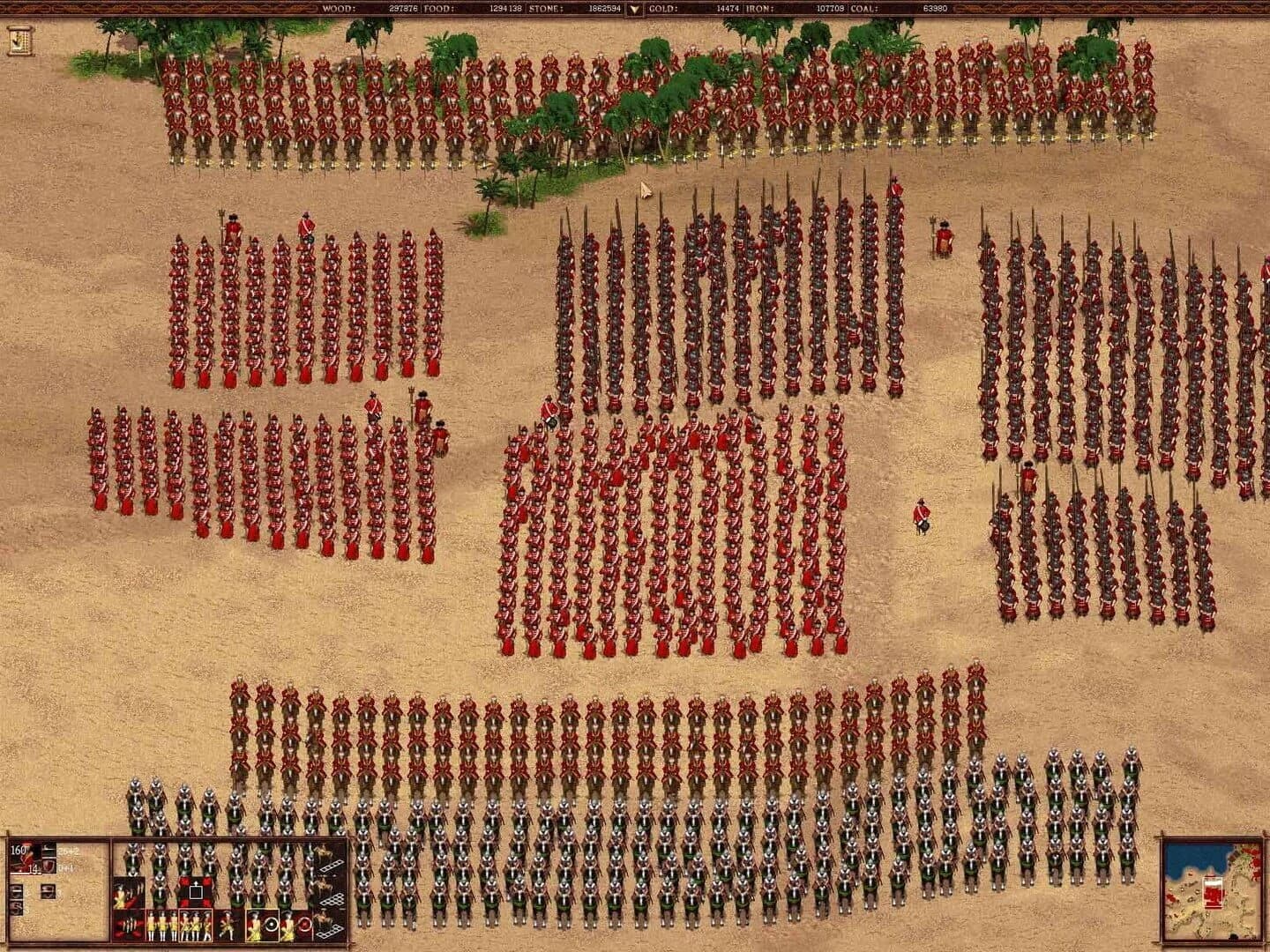The height and width of the screenshot is (952, 1270).
Task: Click the drummer unit icon
Action: (229, 925)
